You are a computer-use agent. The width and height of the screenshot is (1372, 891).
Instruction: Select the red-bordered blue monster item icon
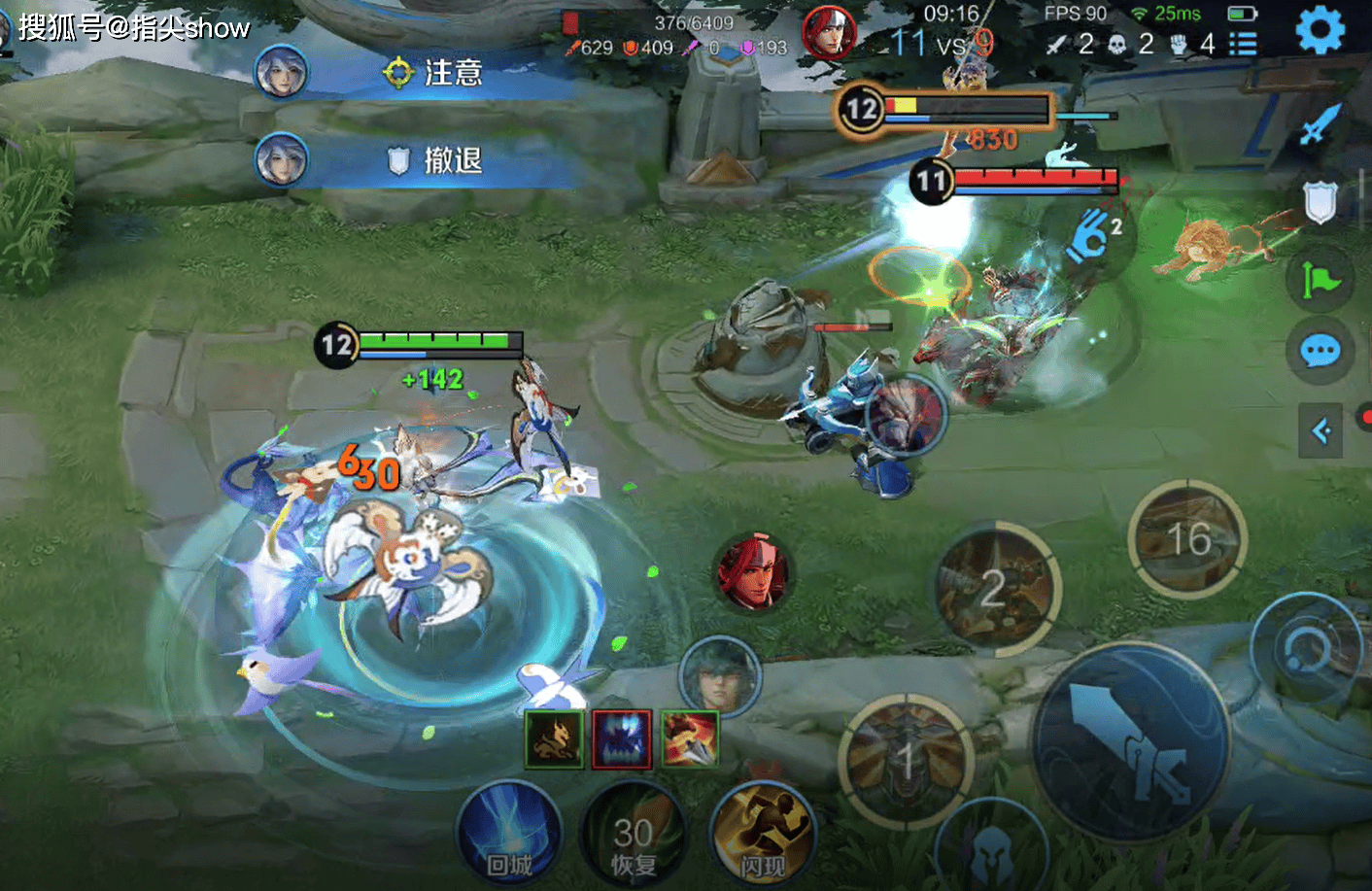[622, 739]
